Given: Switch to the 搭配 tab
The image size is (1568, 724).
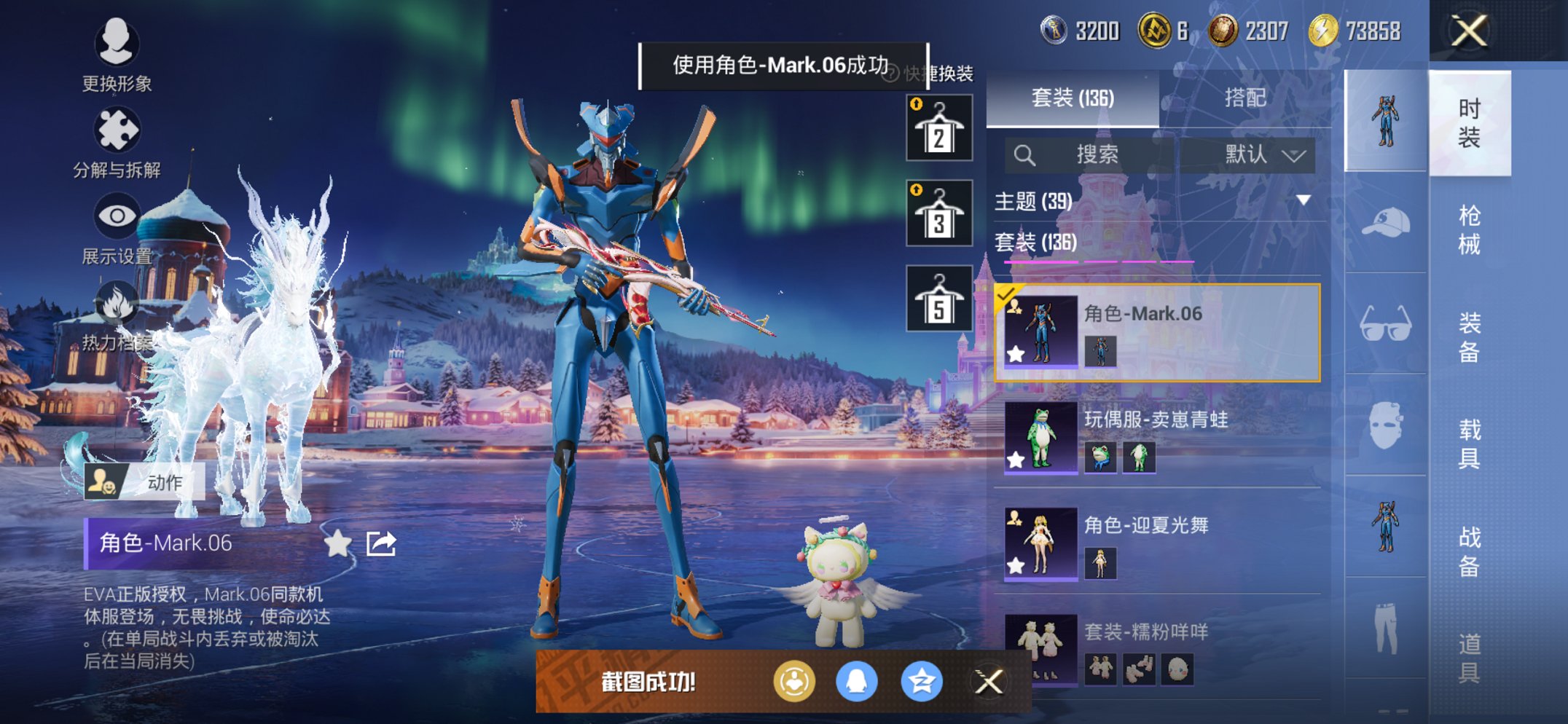Looking at the screenshot, I should click(x=1246, y=100).
